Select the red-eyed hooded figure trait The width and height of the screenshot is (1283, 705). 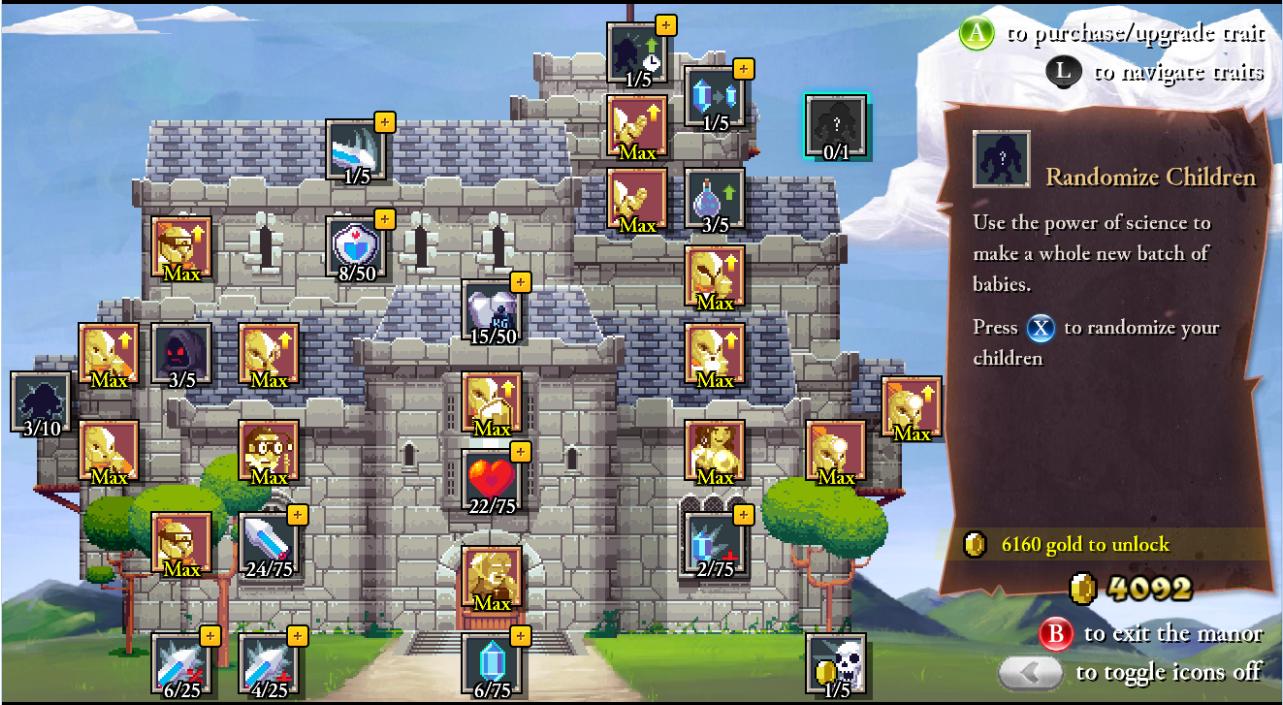pos(181,353)
